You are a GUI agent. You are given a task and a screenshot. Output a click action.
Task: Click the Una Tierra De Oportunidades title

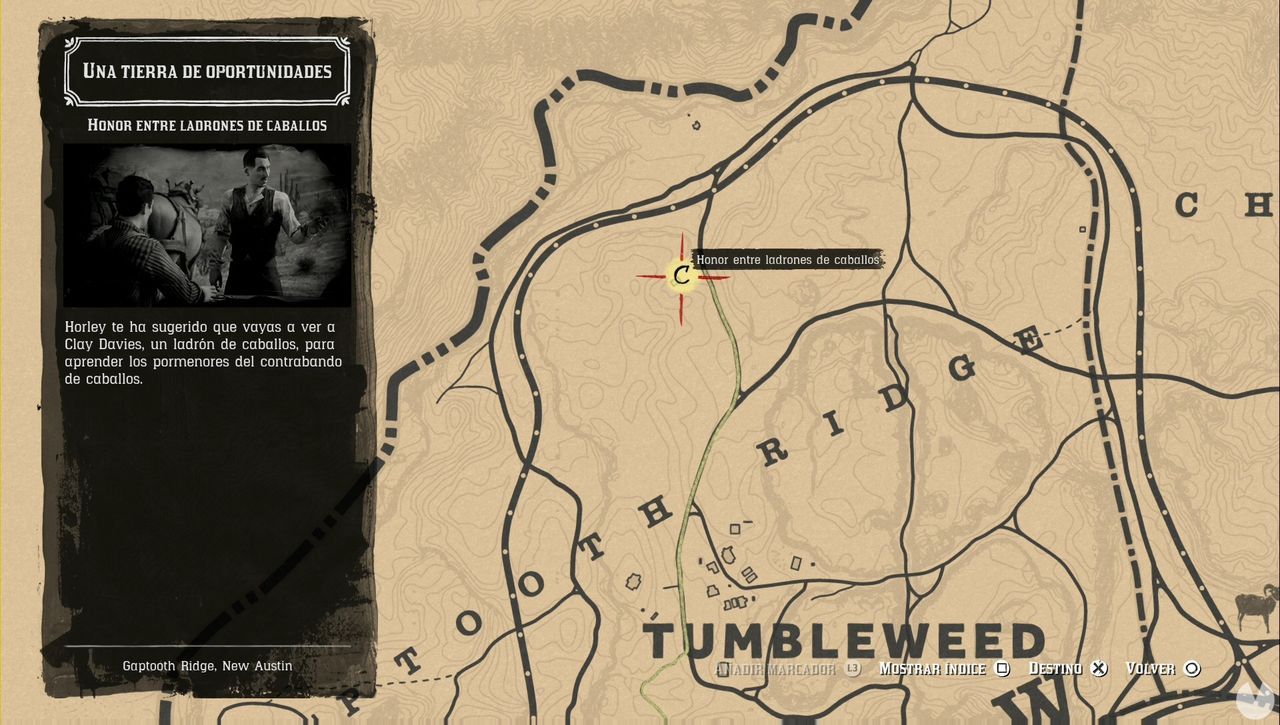(x=206, y=71)
